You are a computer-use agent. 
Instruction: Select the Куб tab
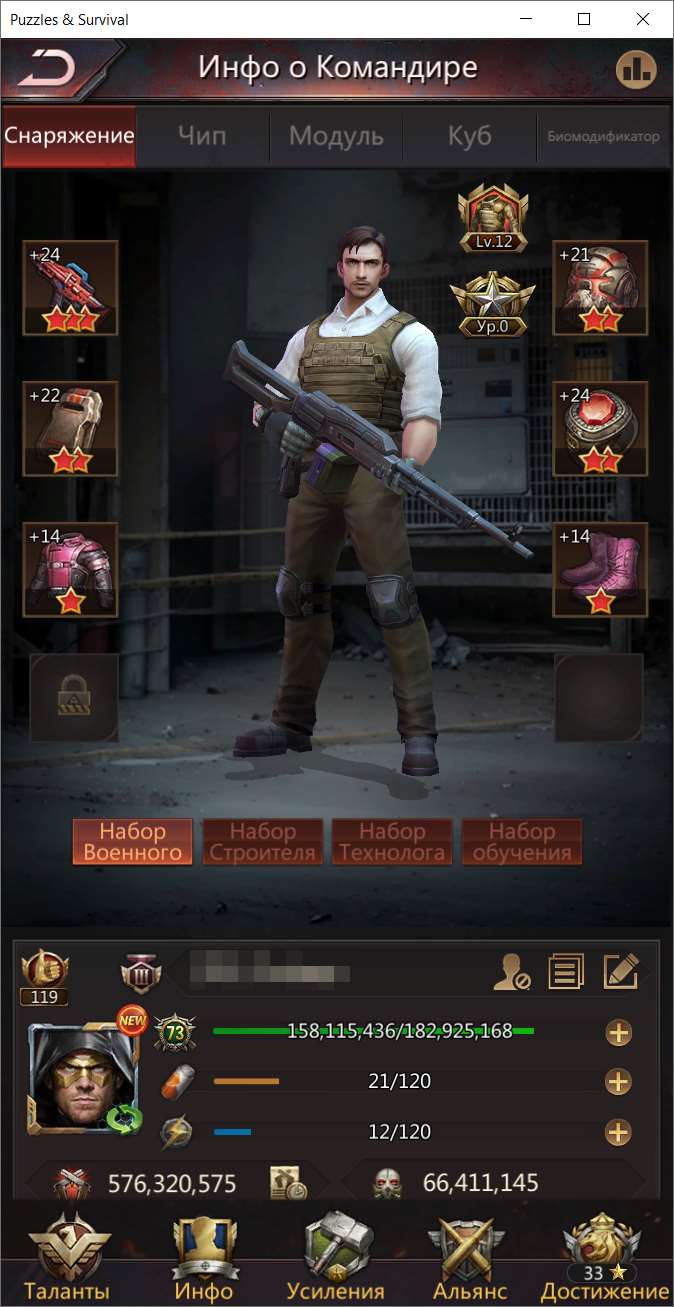coord(469,136)
